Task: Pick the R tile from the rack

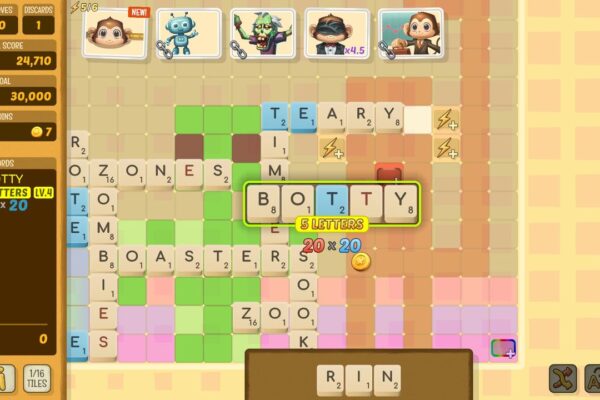Action: pyautogui.click(x=331, y=379)
